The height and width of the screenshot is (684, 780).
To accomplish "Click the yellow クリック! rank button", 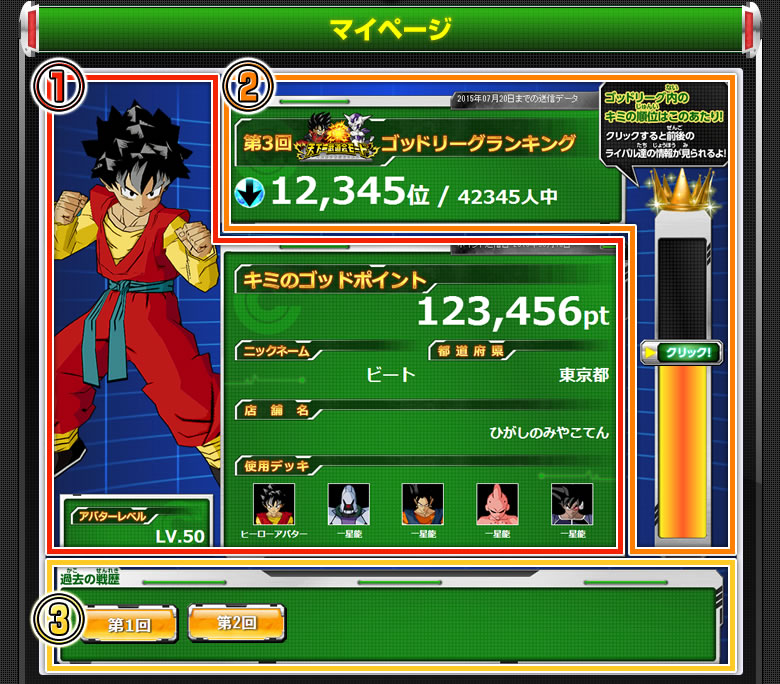I will (x=682, y=353).
